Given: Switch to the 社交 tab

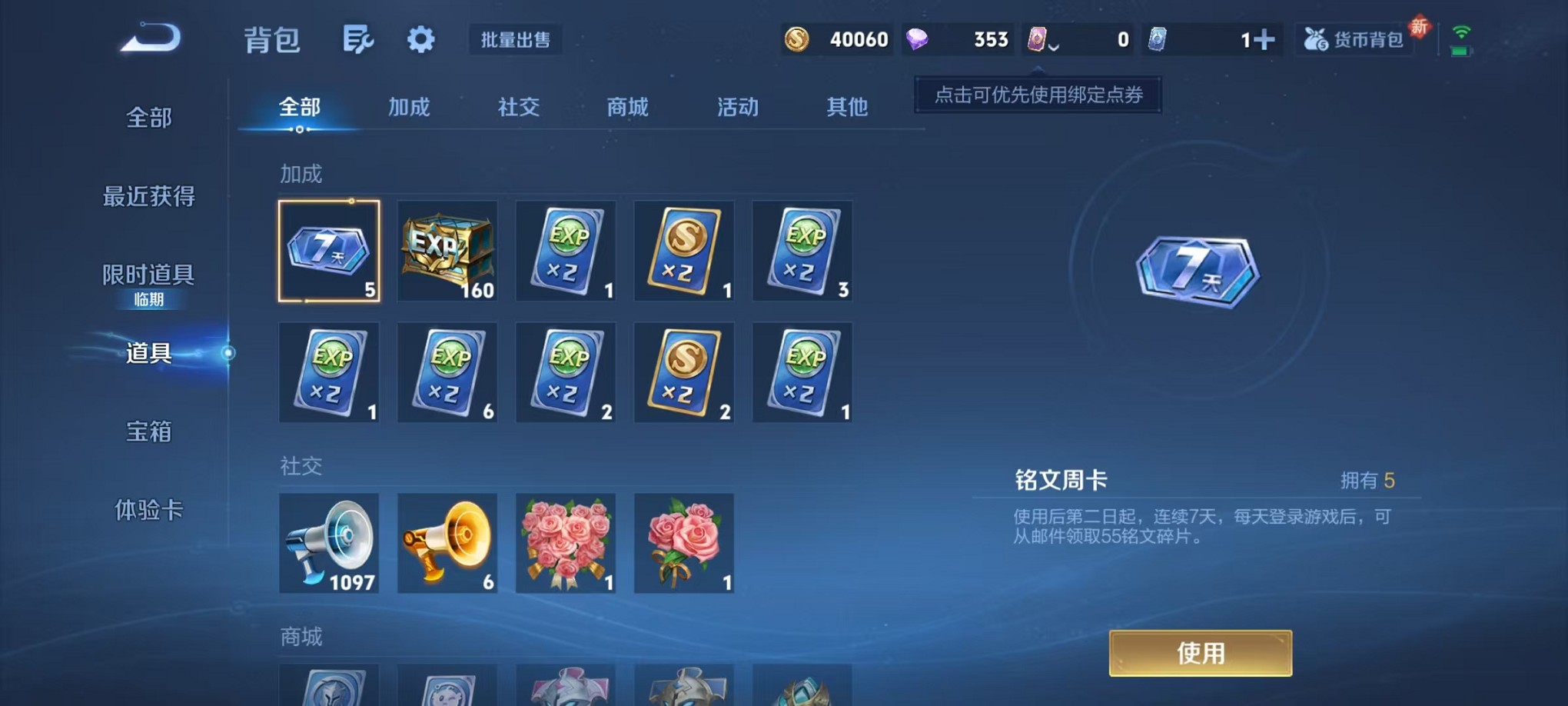Looking at the screenshot, I should point(517,108).
